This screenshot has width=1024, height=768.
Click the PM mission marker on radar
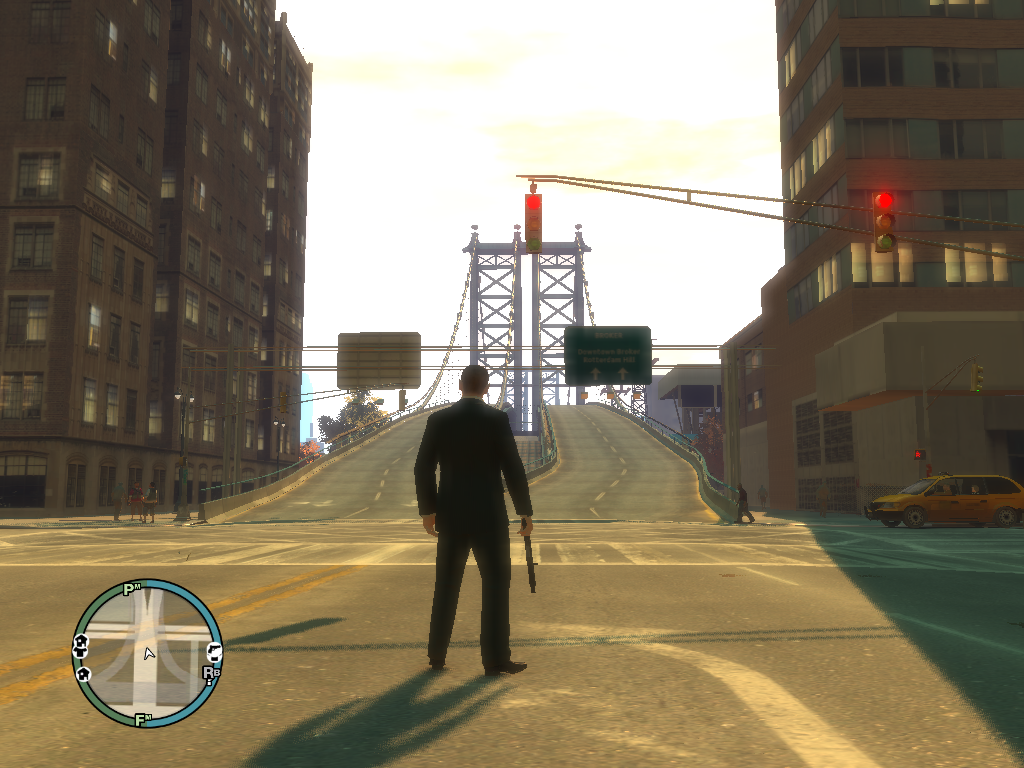click(x=130, y=589)
